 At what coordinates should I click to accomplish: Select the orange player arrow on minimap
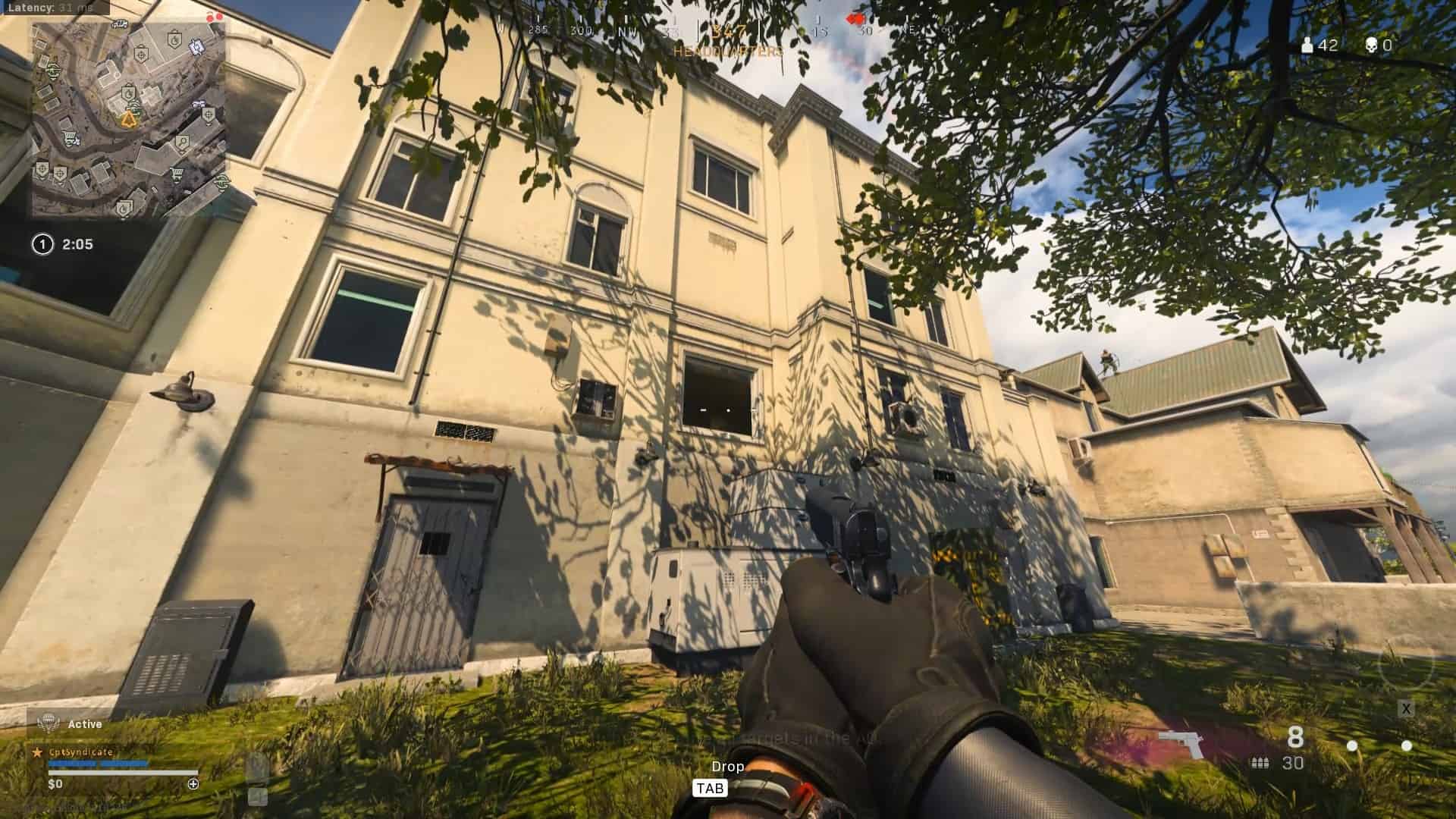coord(130,118)
